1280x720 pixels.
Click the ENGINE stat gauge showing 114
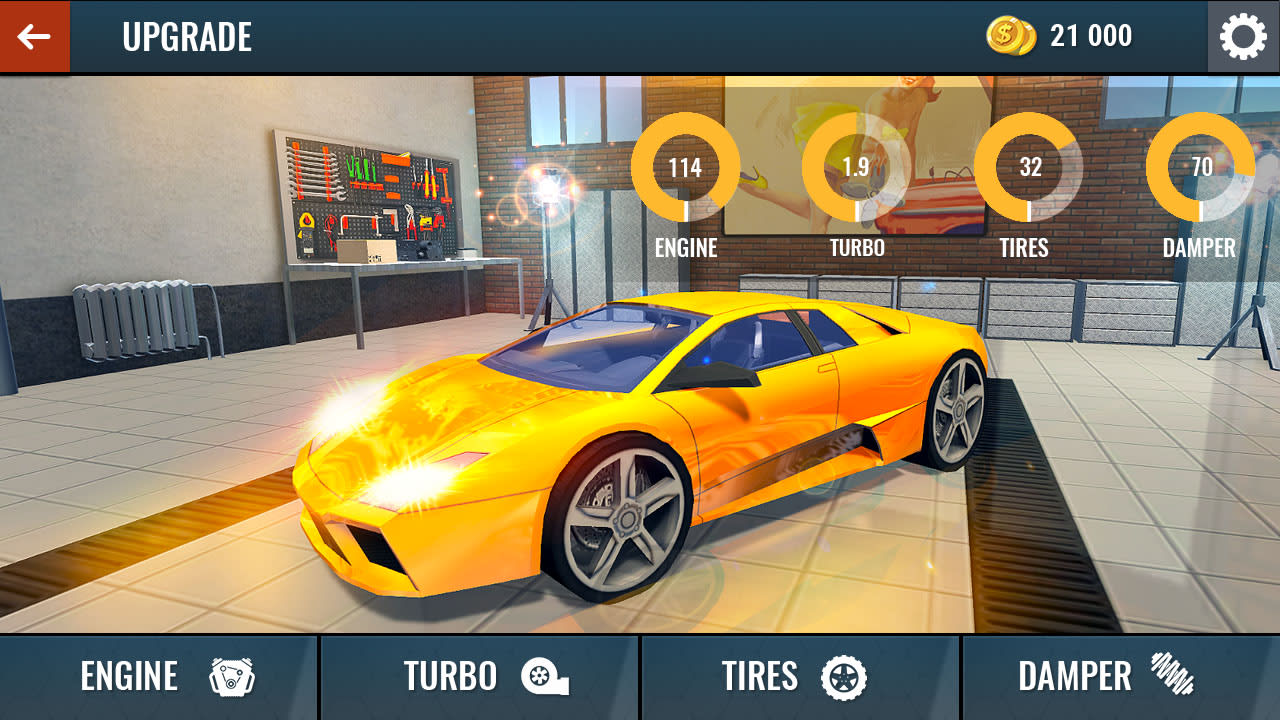[686, 167]
